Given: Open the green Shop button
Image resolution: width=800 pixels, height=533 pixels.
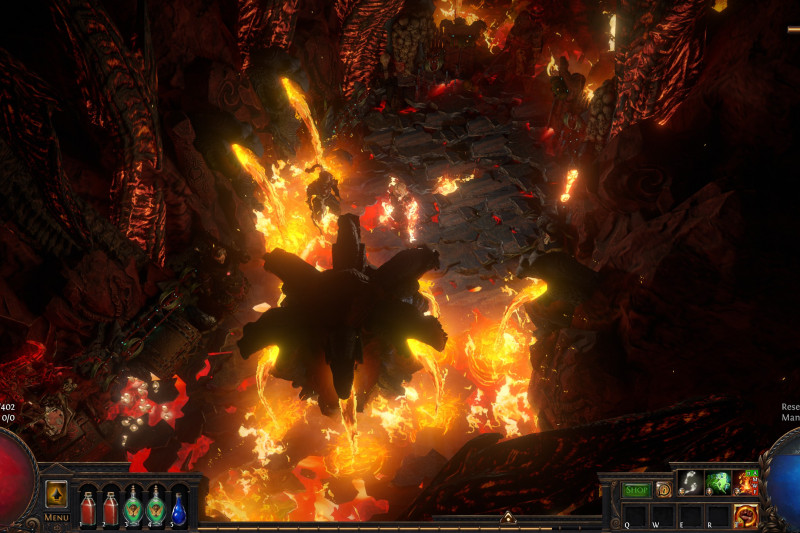Looking at the screenshot, I should [636, 490].
